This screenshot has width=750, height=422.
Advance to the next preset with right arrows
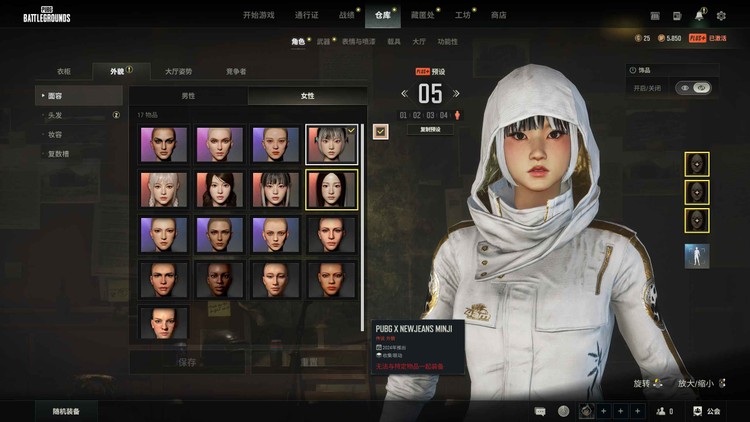[x=455, y=94]
